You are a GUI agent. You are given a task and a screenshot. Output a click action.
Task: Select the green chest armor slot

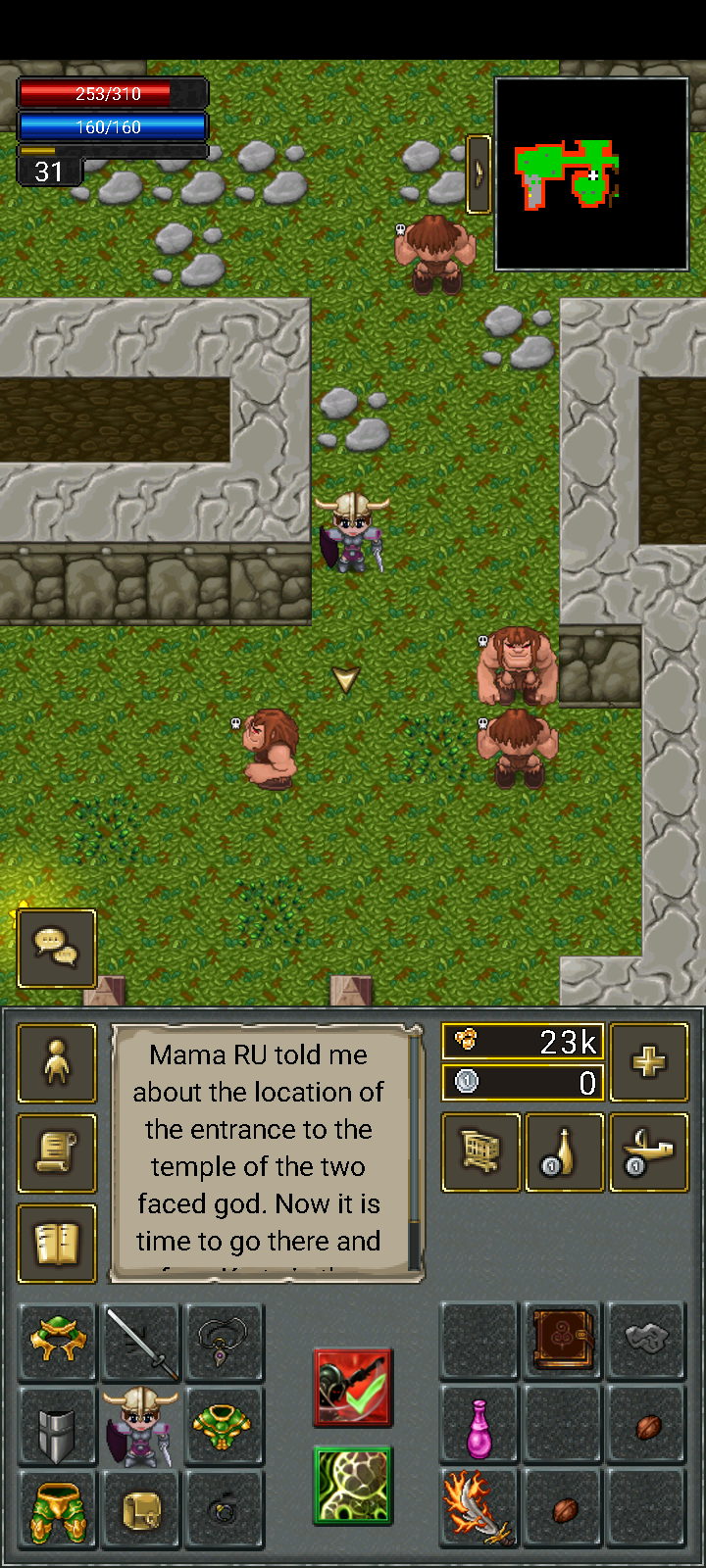click(225, 1427)
